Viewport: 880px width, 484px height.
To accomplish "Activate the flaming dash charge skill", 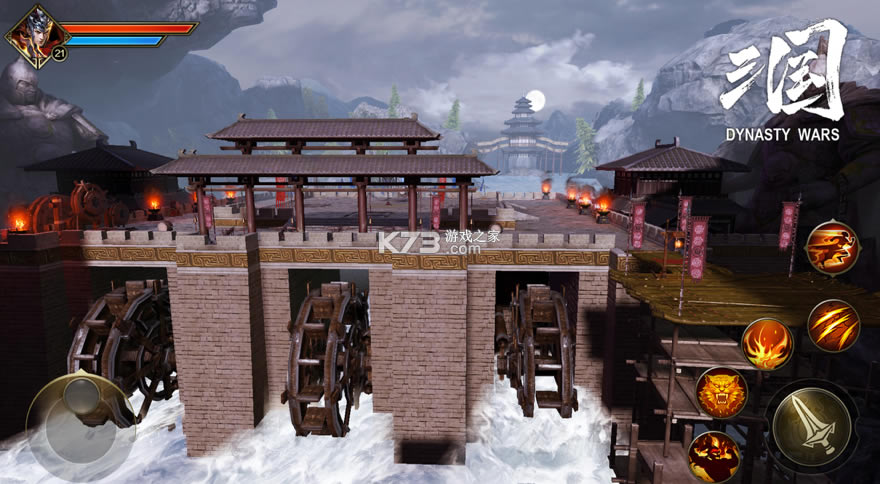I will pyautogui.click(x=832, y=248).
